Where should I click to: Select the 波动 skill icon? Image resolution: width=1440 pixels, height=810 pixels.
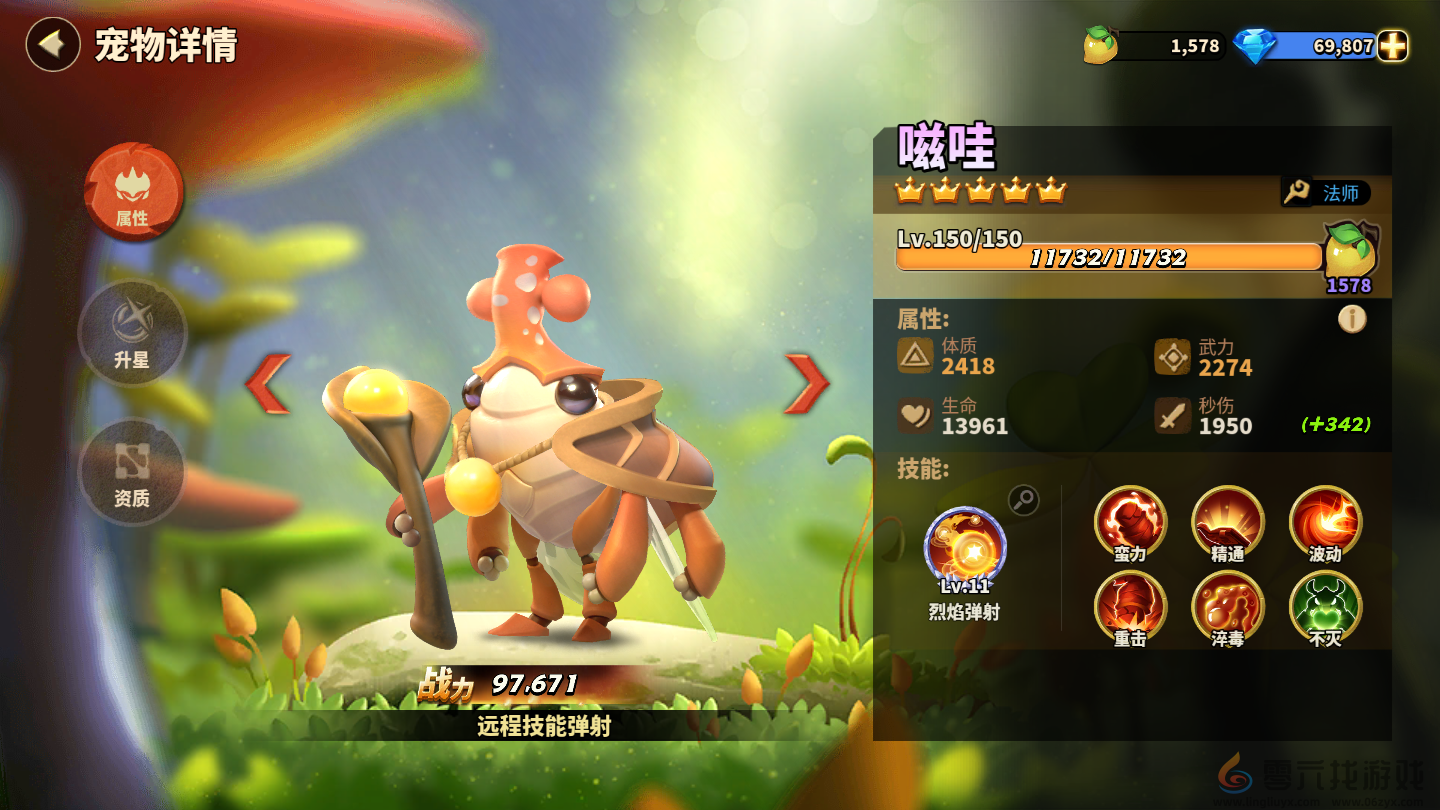1325,521
